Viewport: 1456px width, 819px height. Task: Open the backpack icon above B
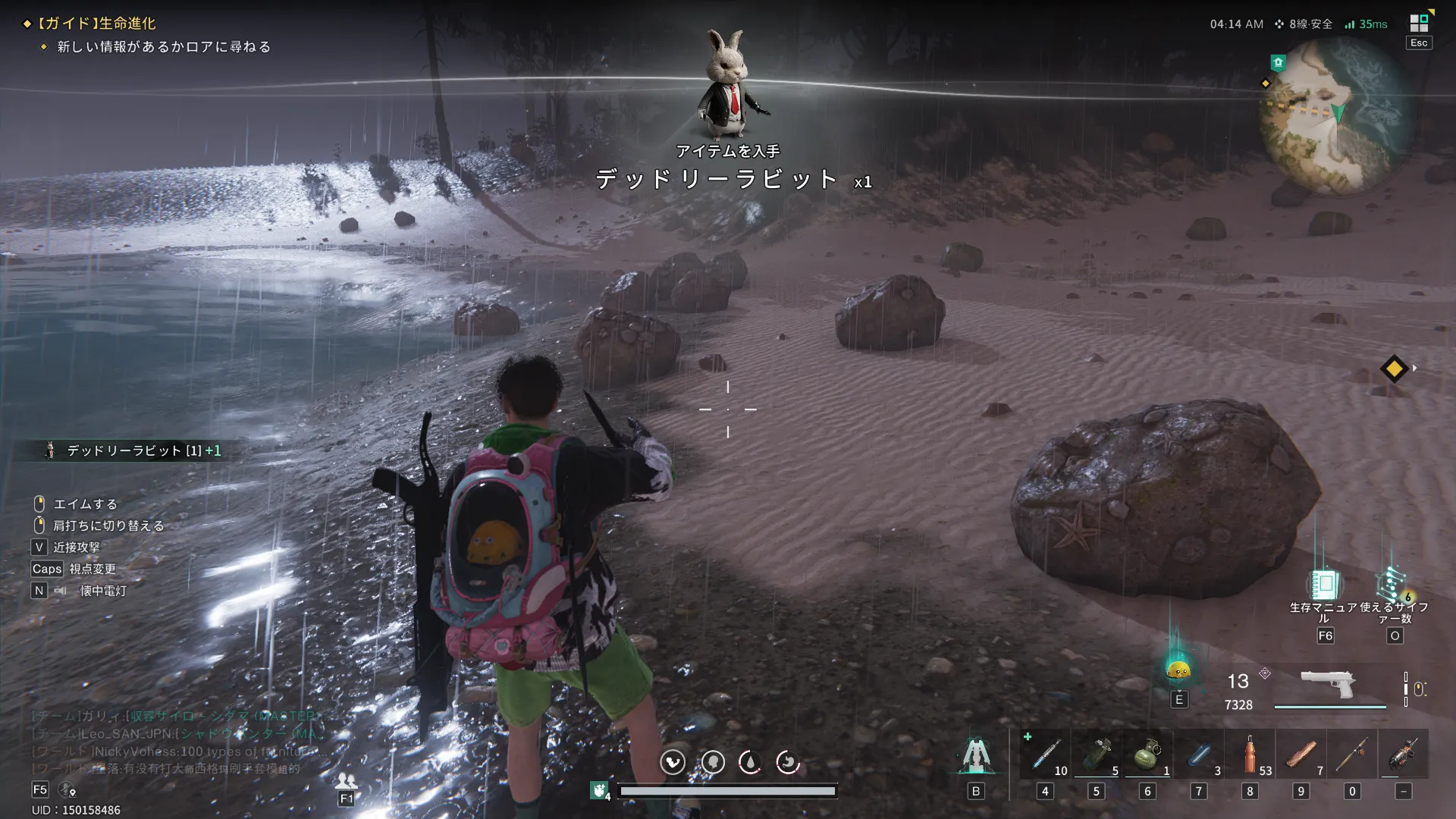tap(976, 755)
